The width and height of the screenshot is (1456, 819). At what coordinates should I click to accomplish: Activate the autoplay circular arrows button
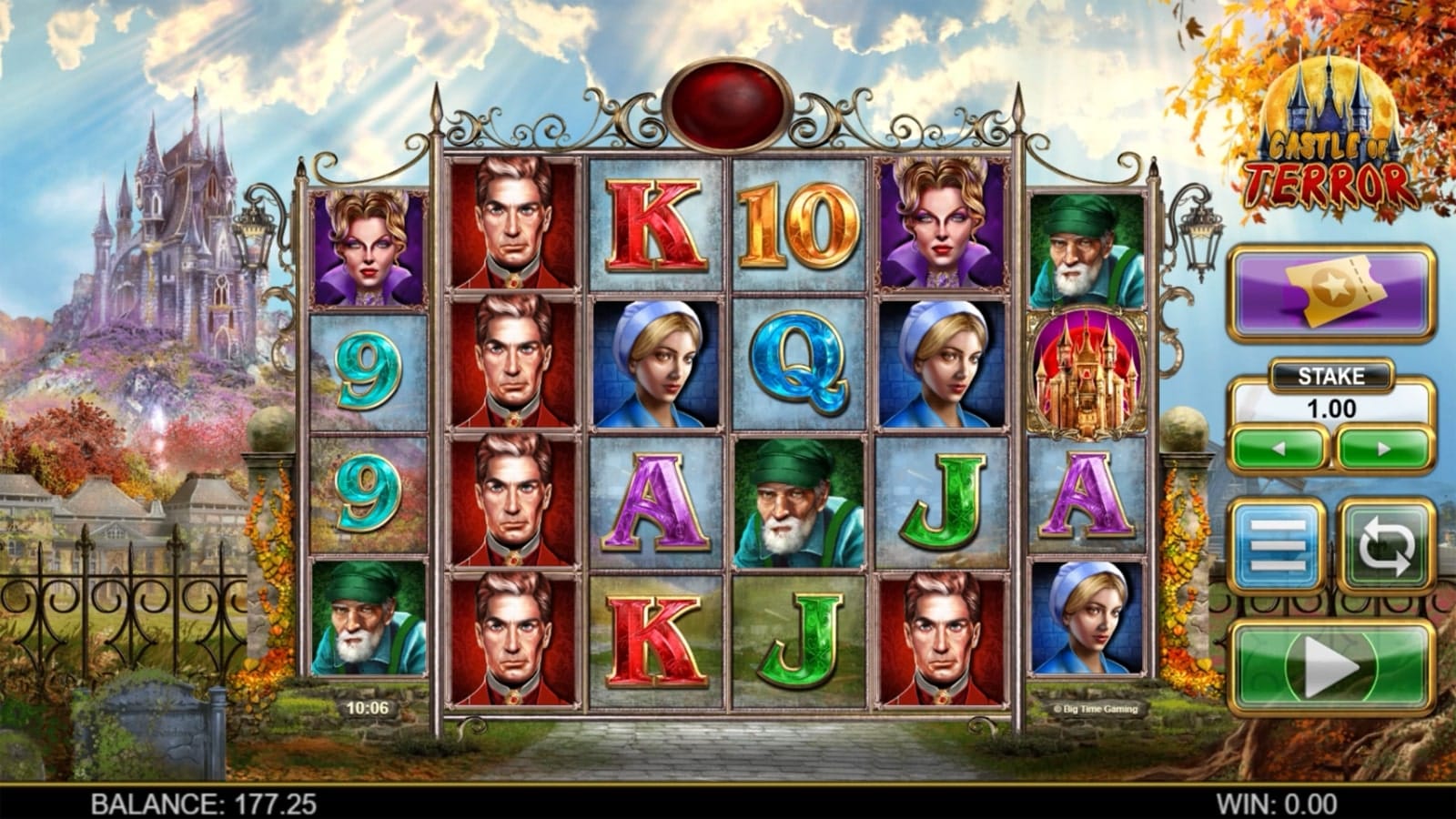pos(1385,546)
